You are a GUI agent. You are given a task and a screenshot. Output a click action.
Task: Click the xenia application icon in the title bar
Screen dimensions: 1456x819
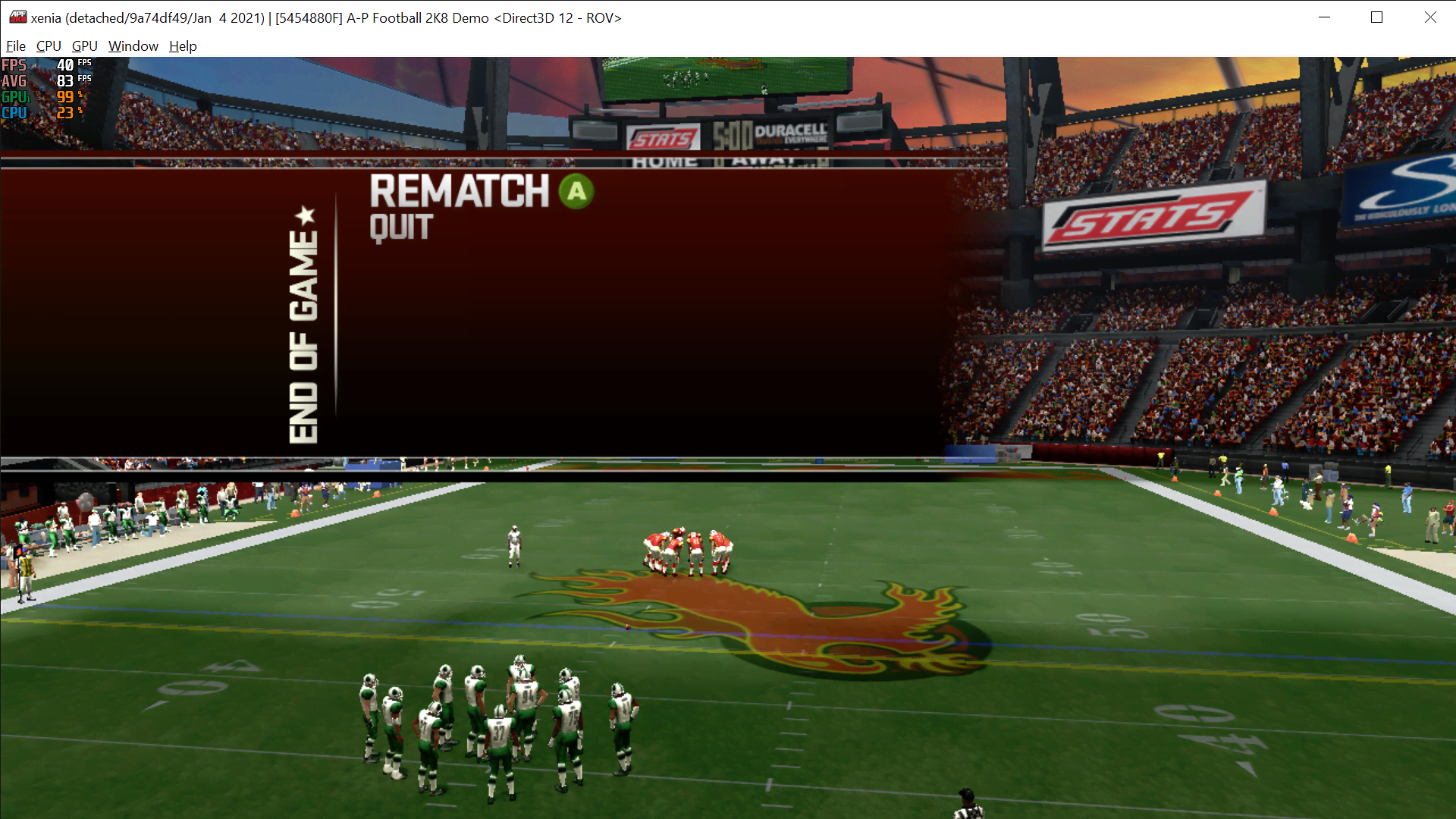click(18, 17)
